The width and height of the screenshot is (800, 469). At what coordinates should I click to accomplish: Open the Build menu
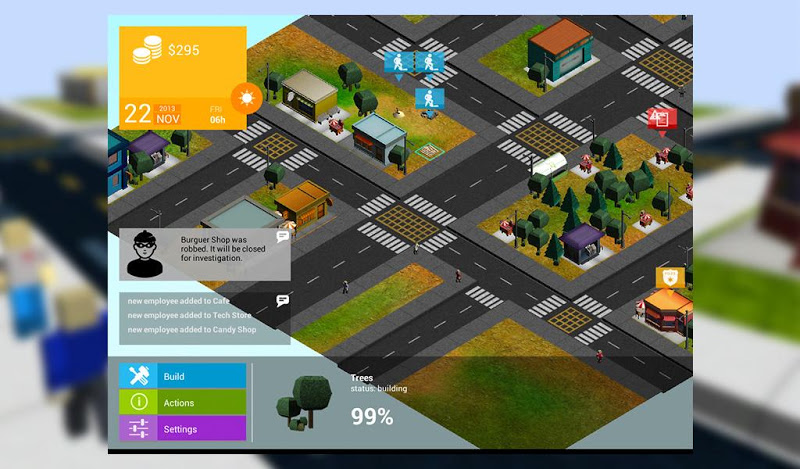pyautogui.click(x=183, y=376)
